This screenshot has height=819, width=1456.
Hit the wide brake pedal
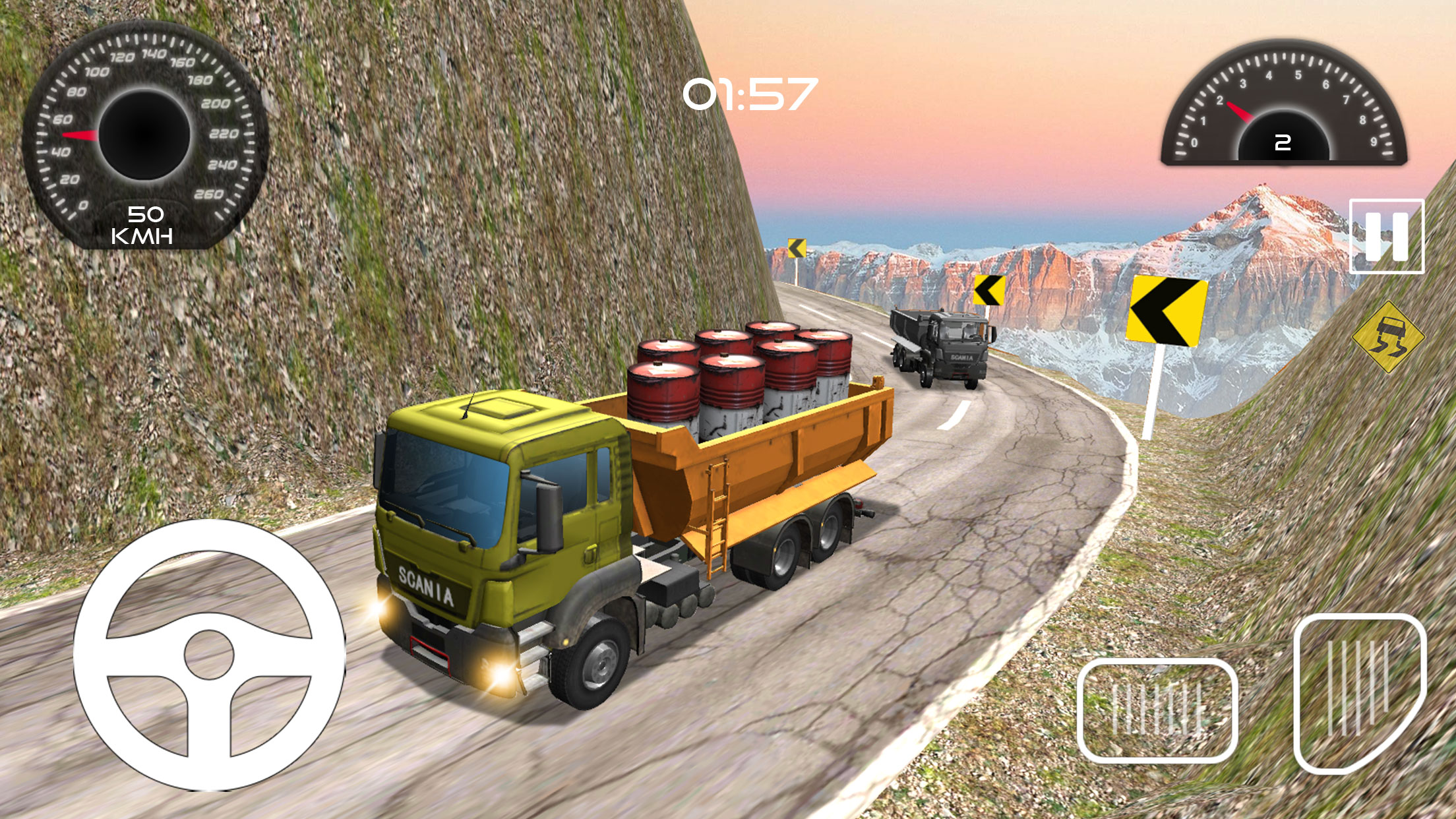pos(1157,711)
